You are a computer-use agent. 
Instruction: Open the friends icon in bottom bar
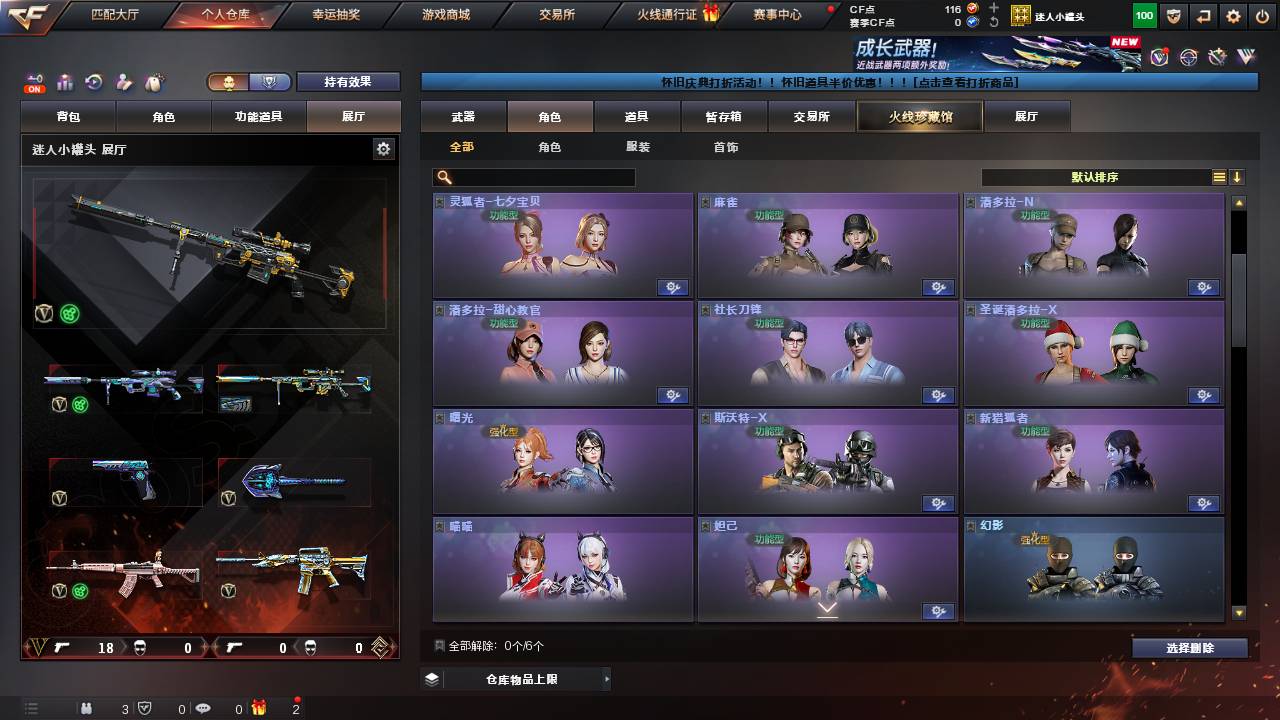(x=86, y=709)
